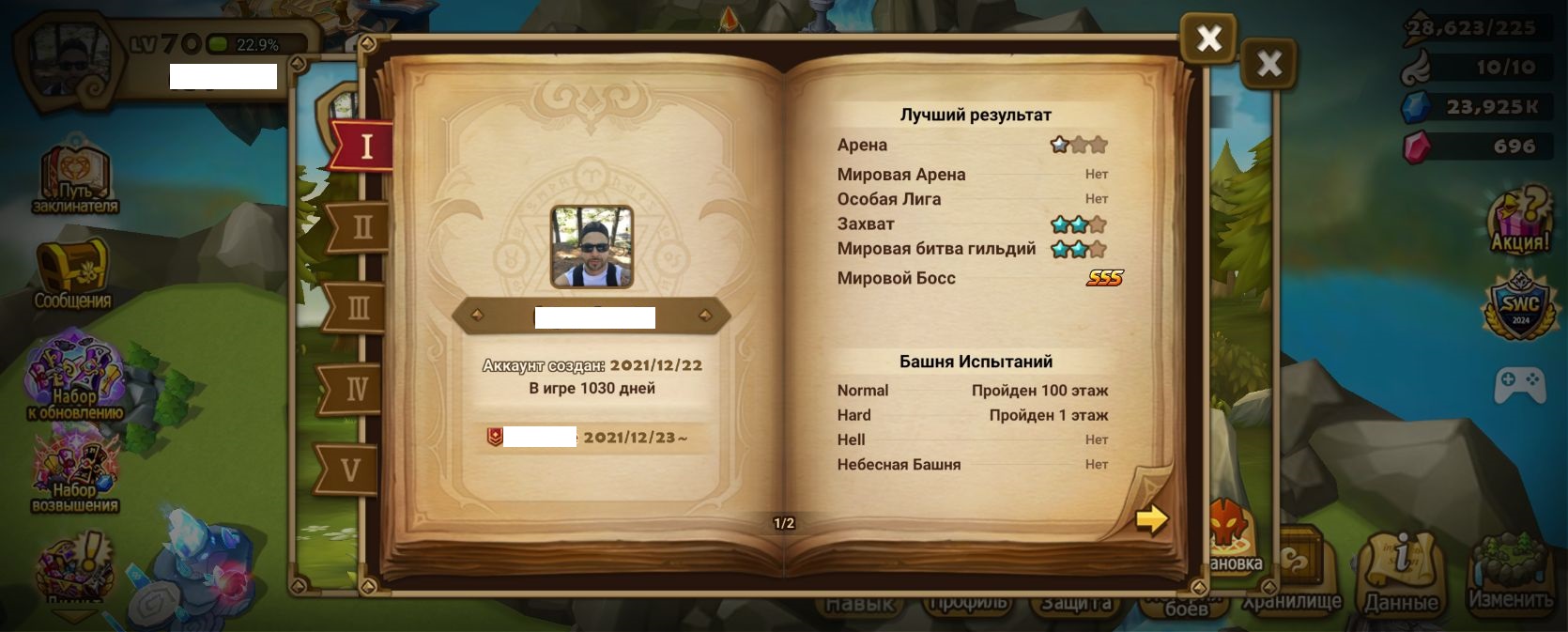Close the summoner profile book
This screenshot has height=632, width=1568.
1208,39
